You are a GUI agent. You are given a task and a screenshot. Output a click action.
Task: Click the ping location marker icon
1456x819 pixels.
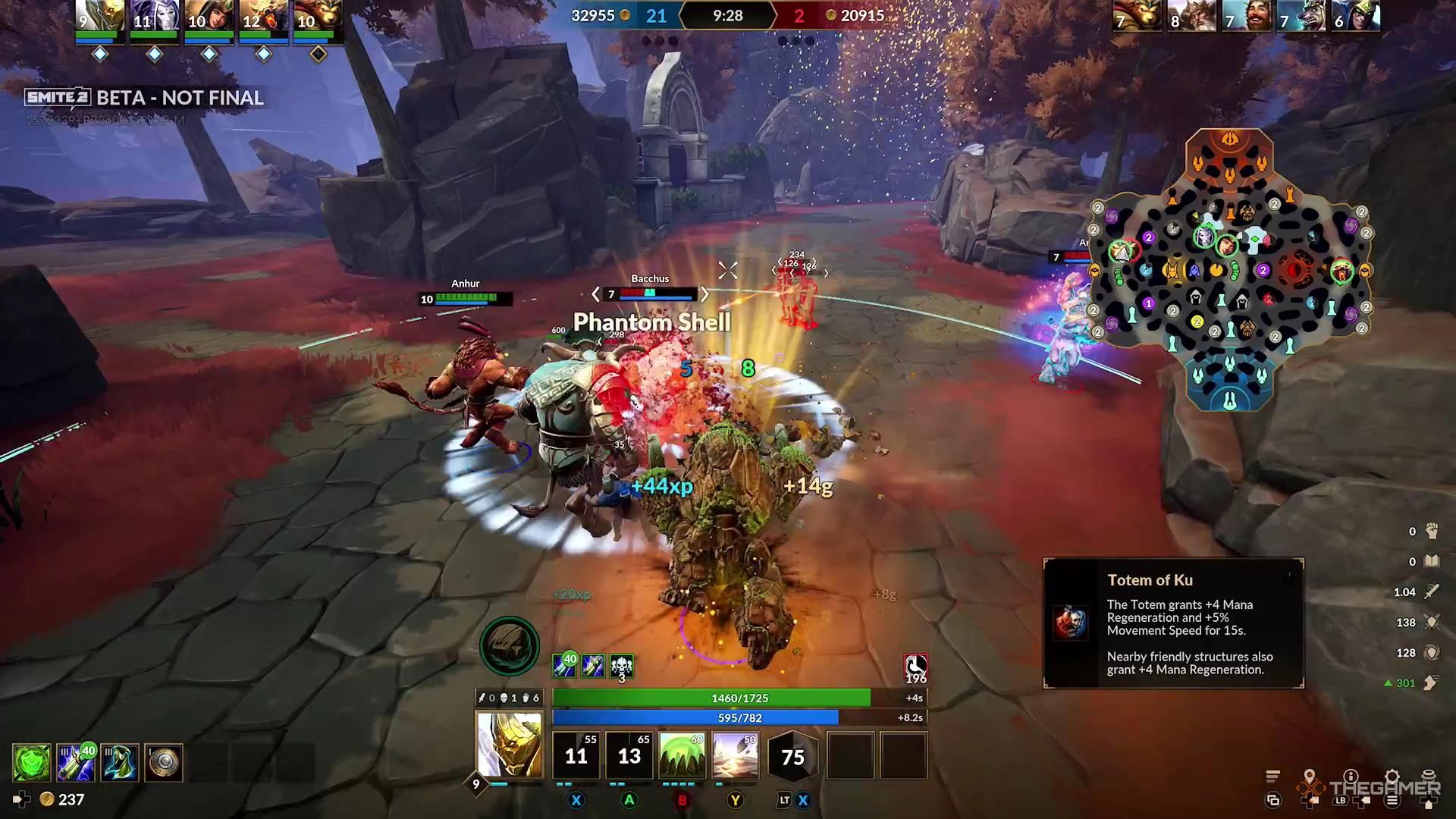1310,775
